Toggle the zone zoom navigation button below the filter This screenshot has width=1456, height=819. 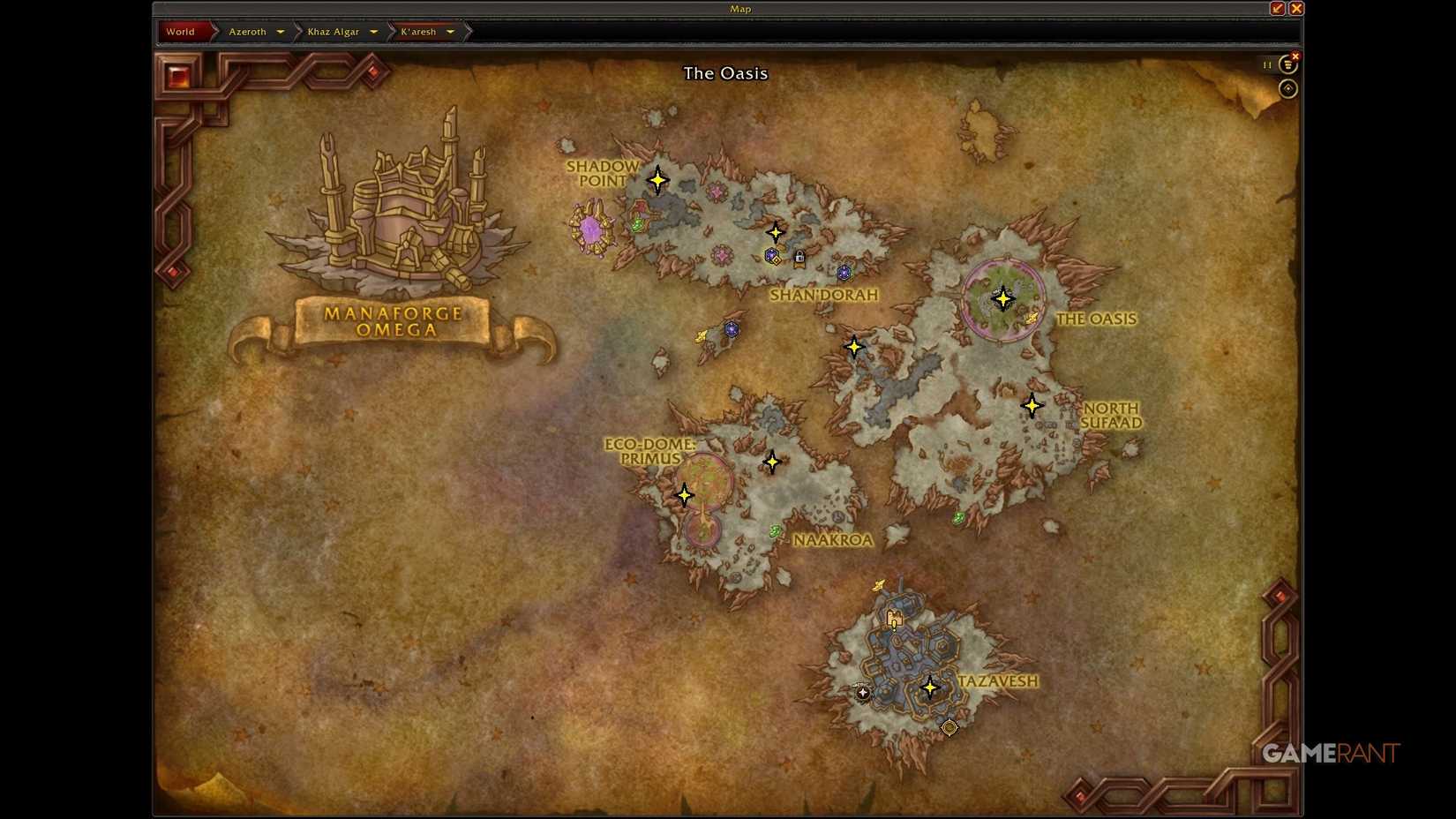point(1287,87)
